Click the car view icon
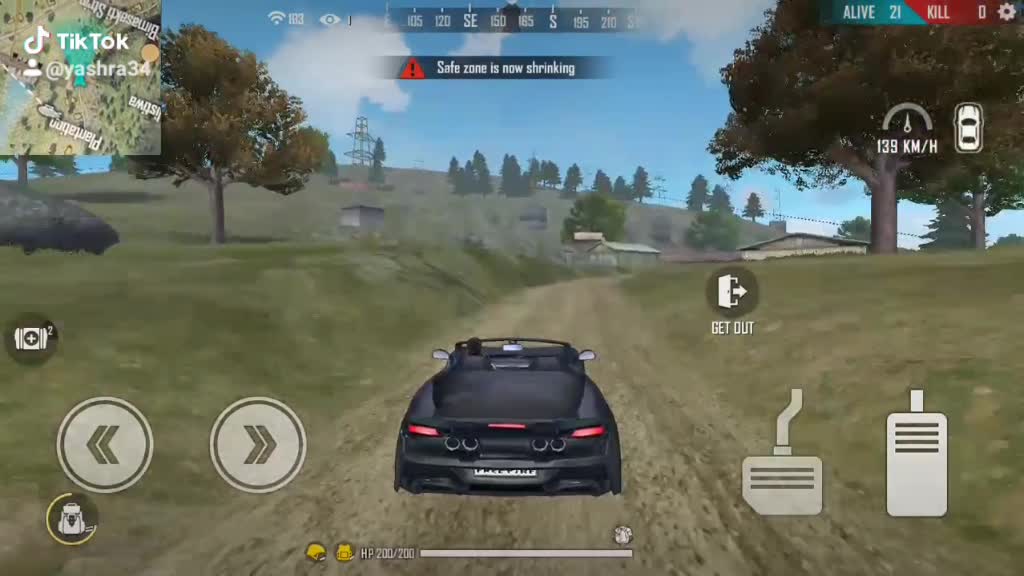Screen dimensions: 1024x576 (x=968, y=128)
